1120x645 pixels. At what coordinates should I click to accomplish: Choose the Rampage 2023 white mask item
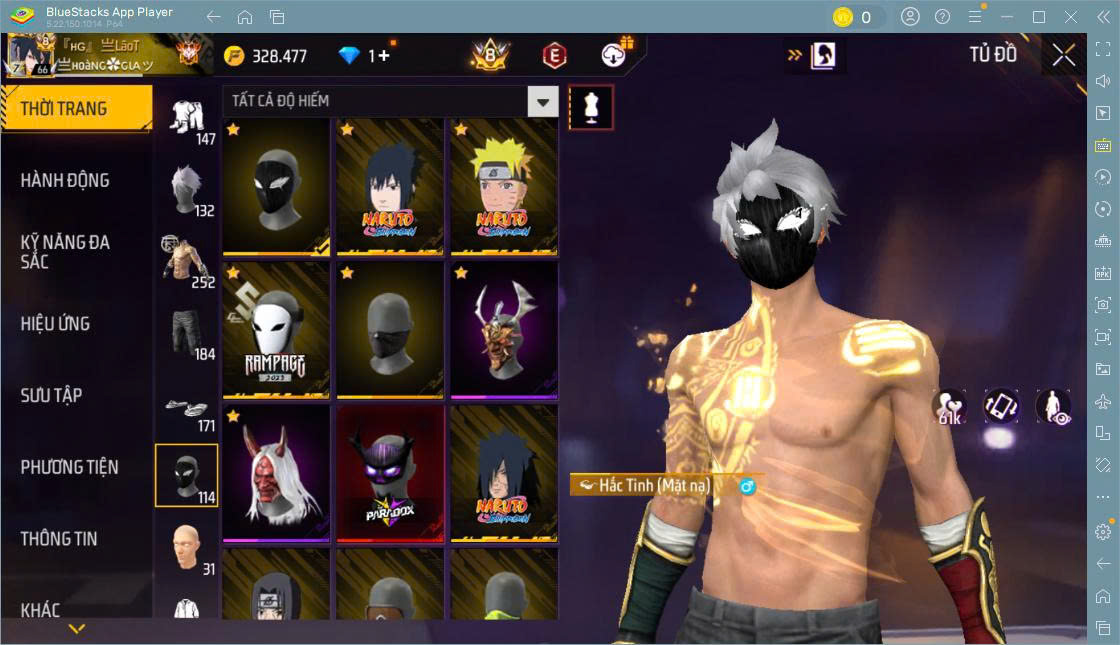pyautogui.click(x=277, y=330)
